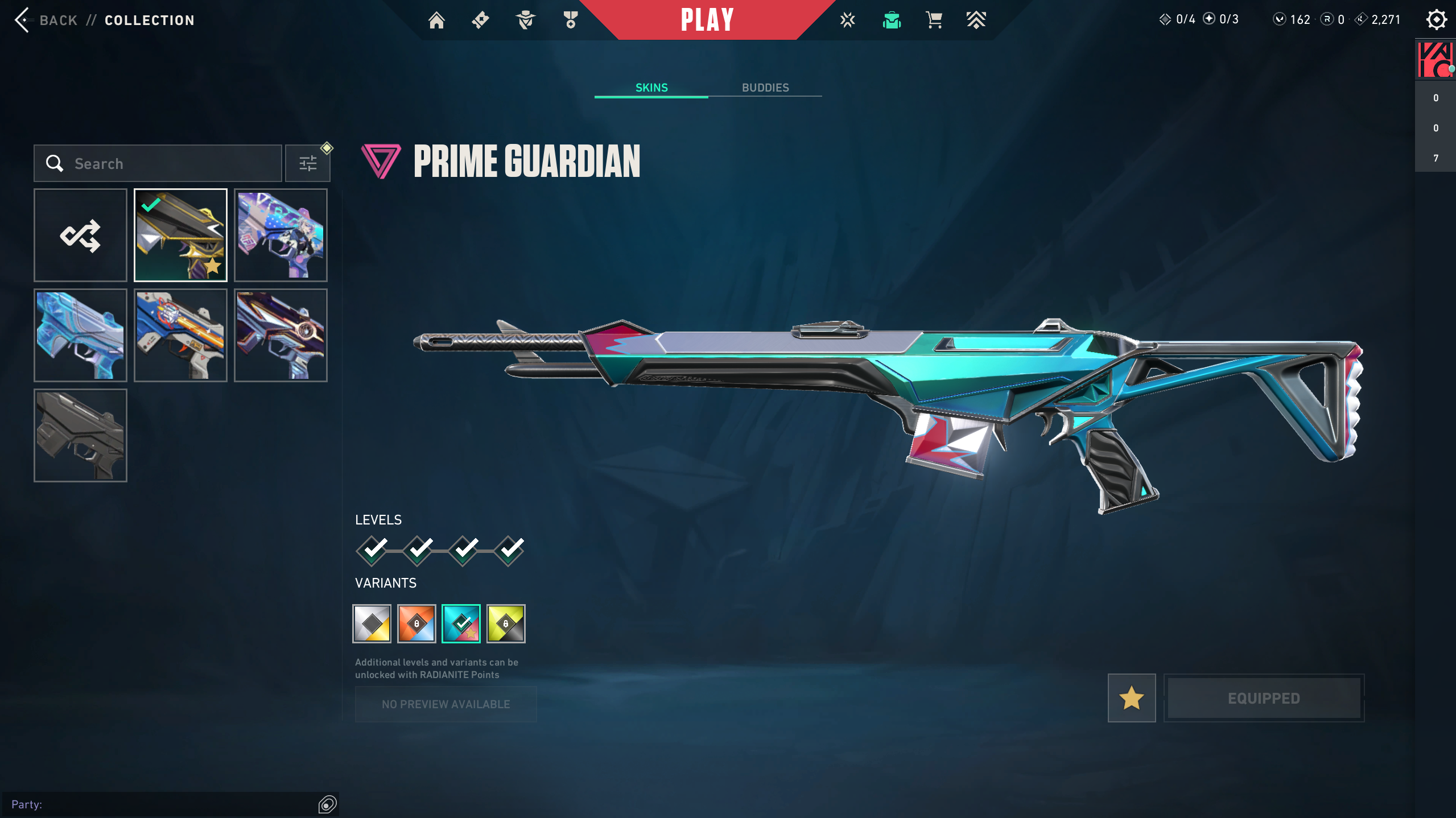Open the settings gear
Image resolution: width=1456 pixels, height=818 pixels.
click(1436, 20)
